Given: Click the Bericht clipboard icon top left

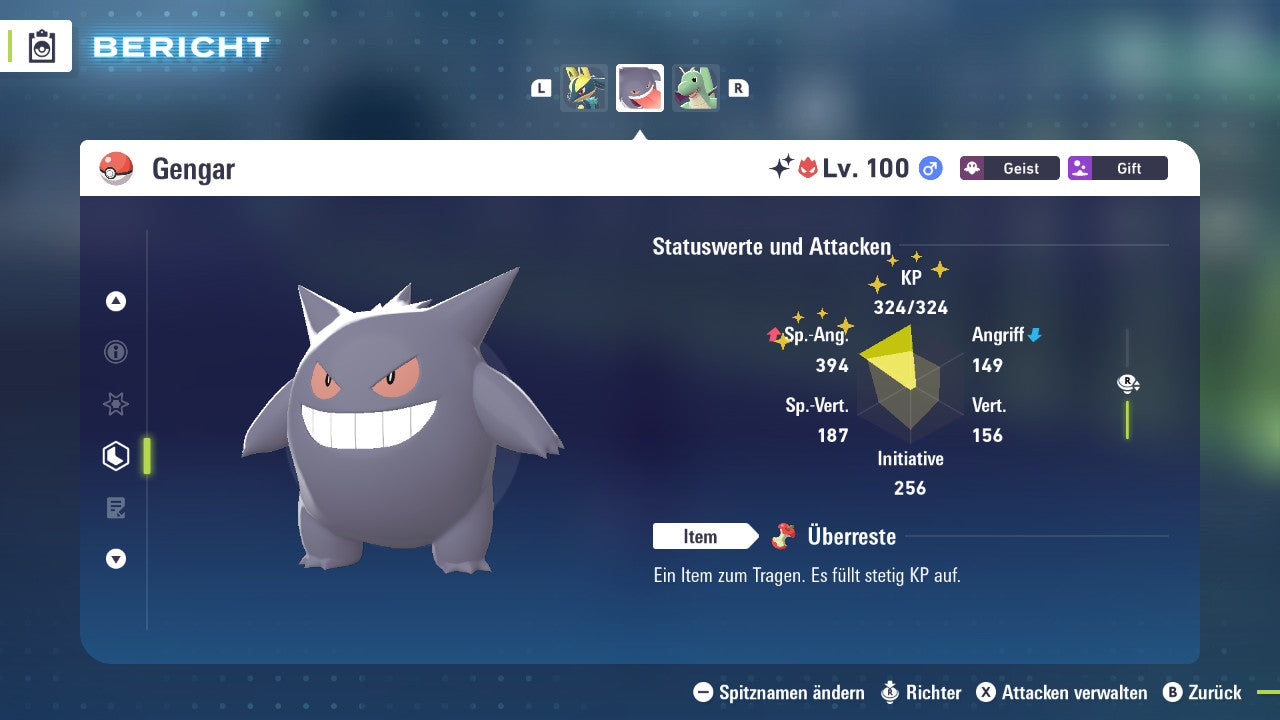Looking at the screenshot, I should click(x=42, y=46).
